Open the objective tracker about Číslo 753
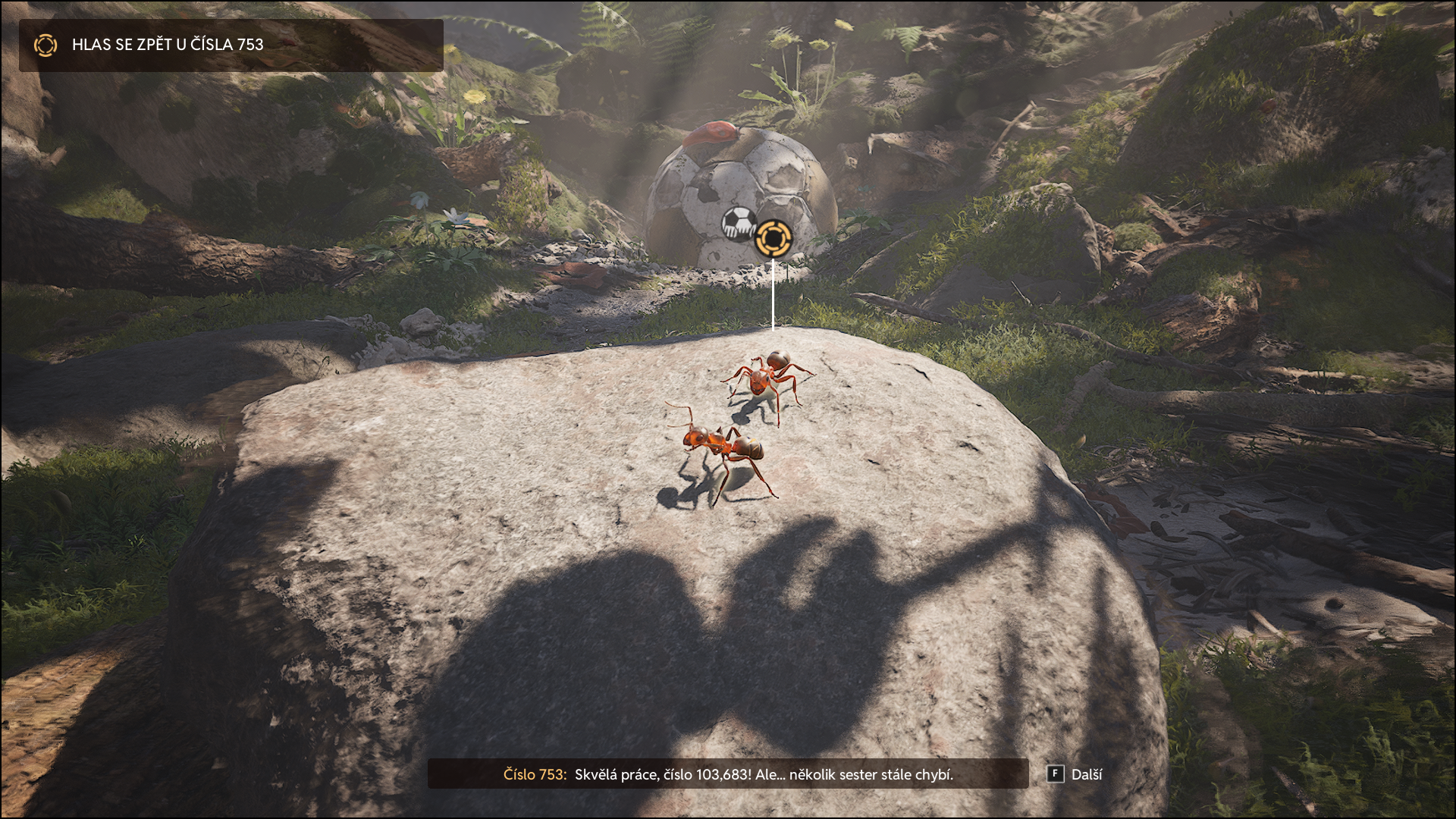 pos(231,45)
